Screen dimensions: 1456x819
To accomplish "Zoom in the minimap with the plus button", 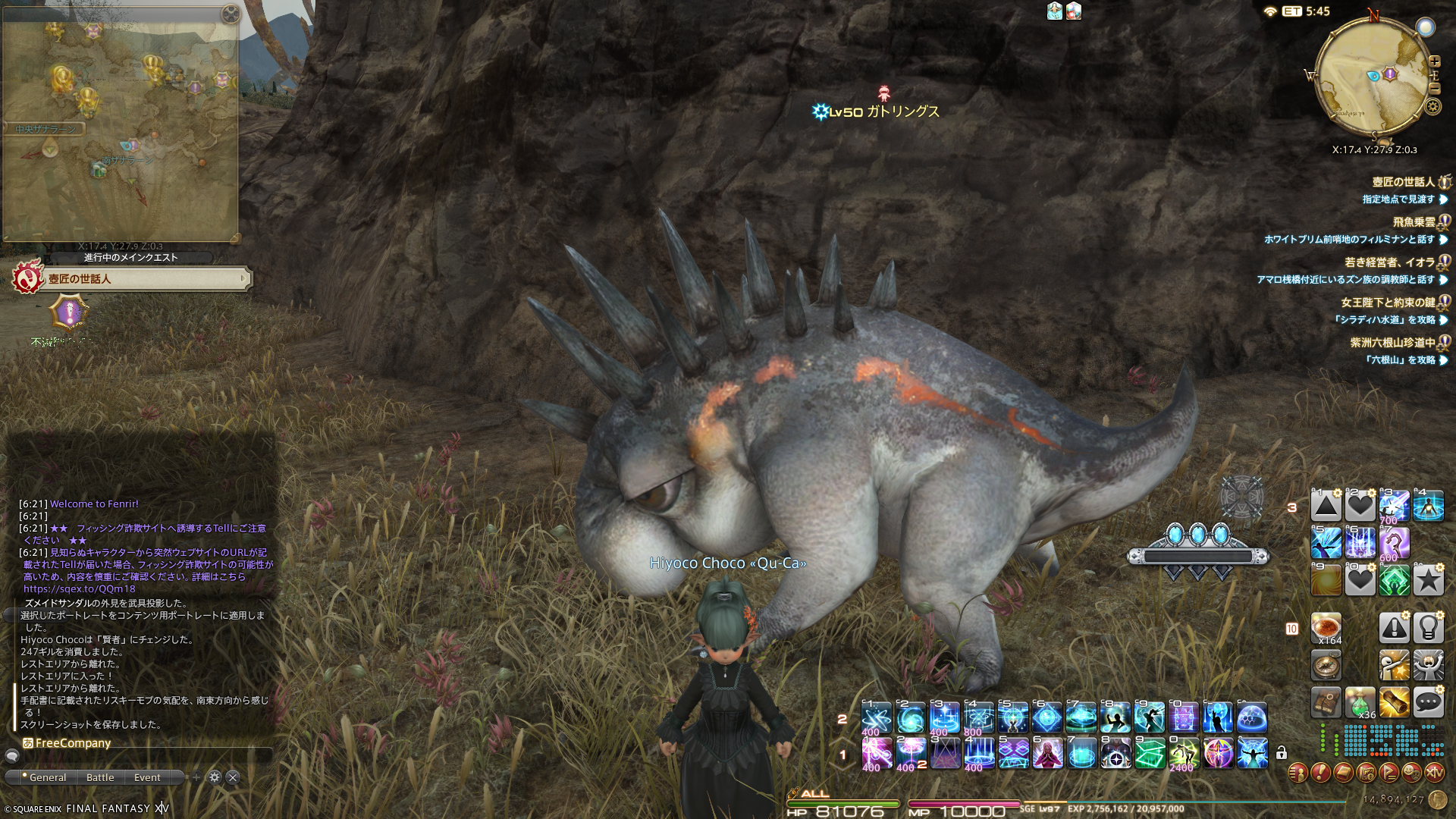I will tap(1434, 61).
